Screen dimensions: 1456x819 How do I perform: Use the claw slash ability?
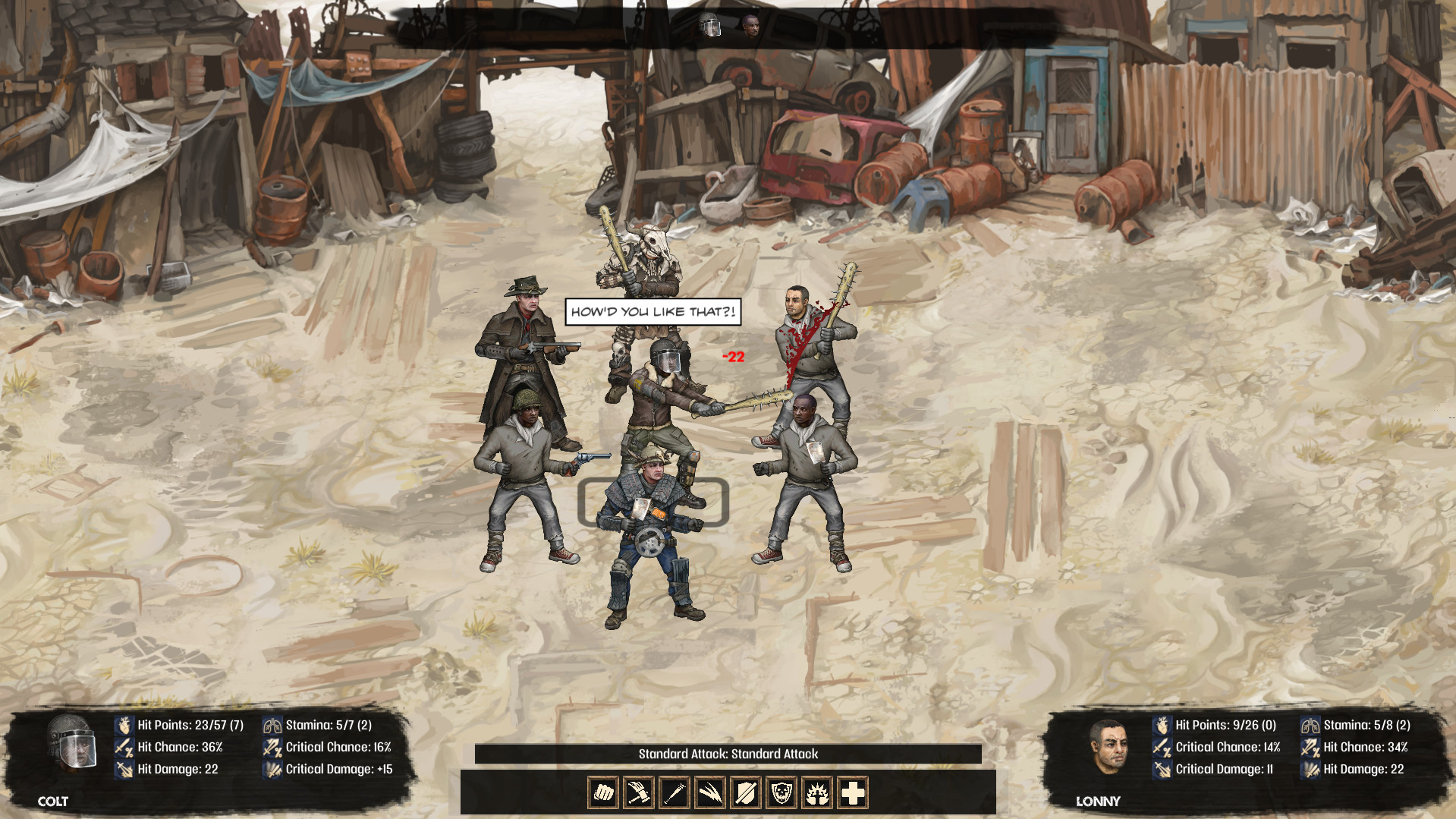click(x=710, y=793)
